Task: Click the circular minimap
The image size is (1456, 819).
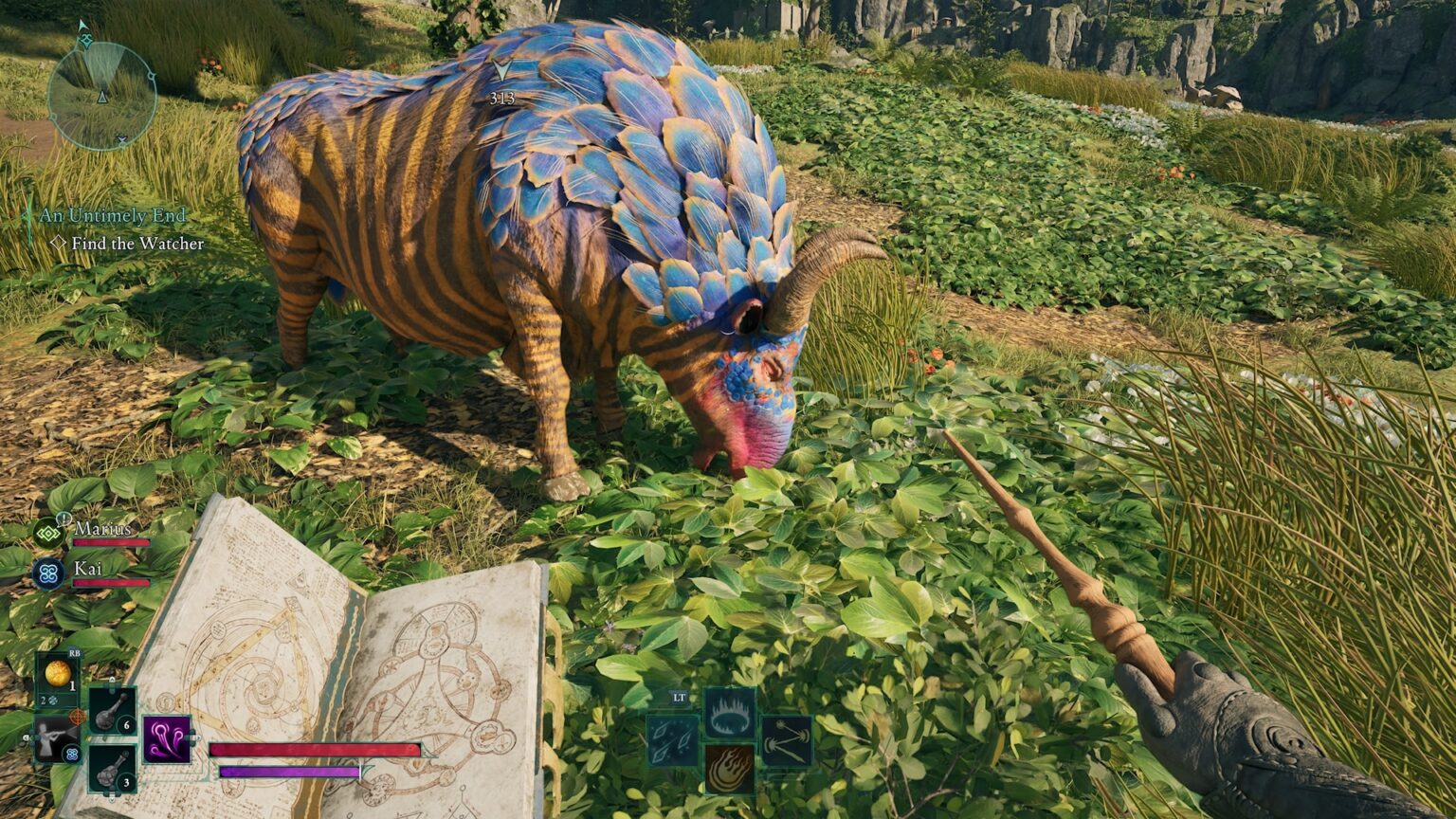Action: click(x=101, y=96)
